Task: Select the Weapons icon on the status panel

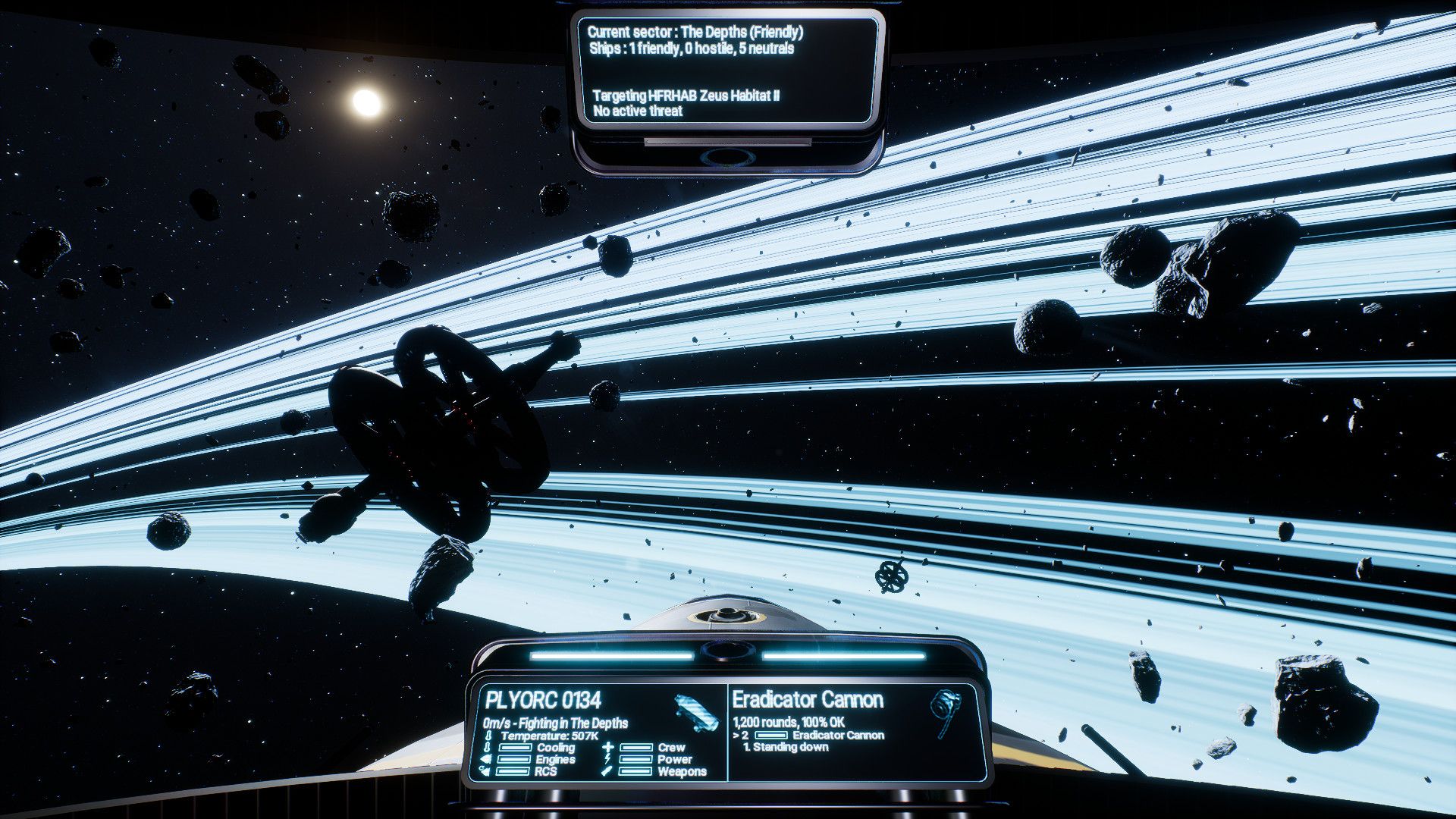Action: click(x=605, y=770)
